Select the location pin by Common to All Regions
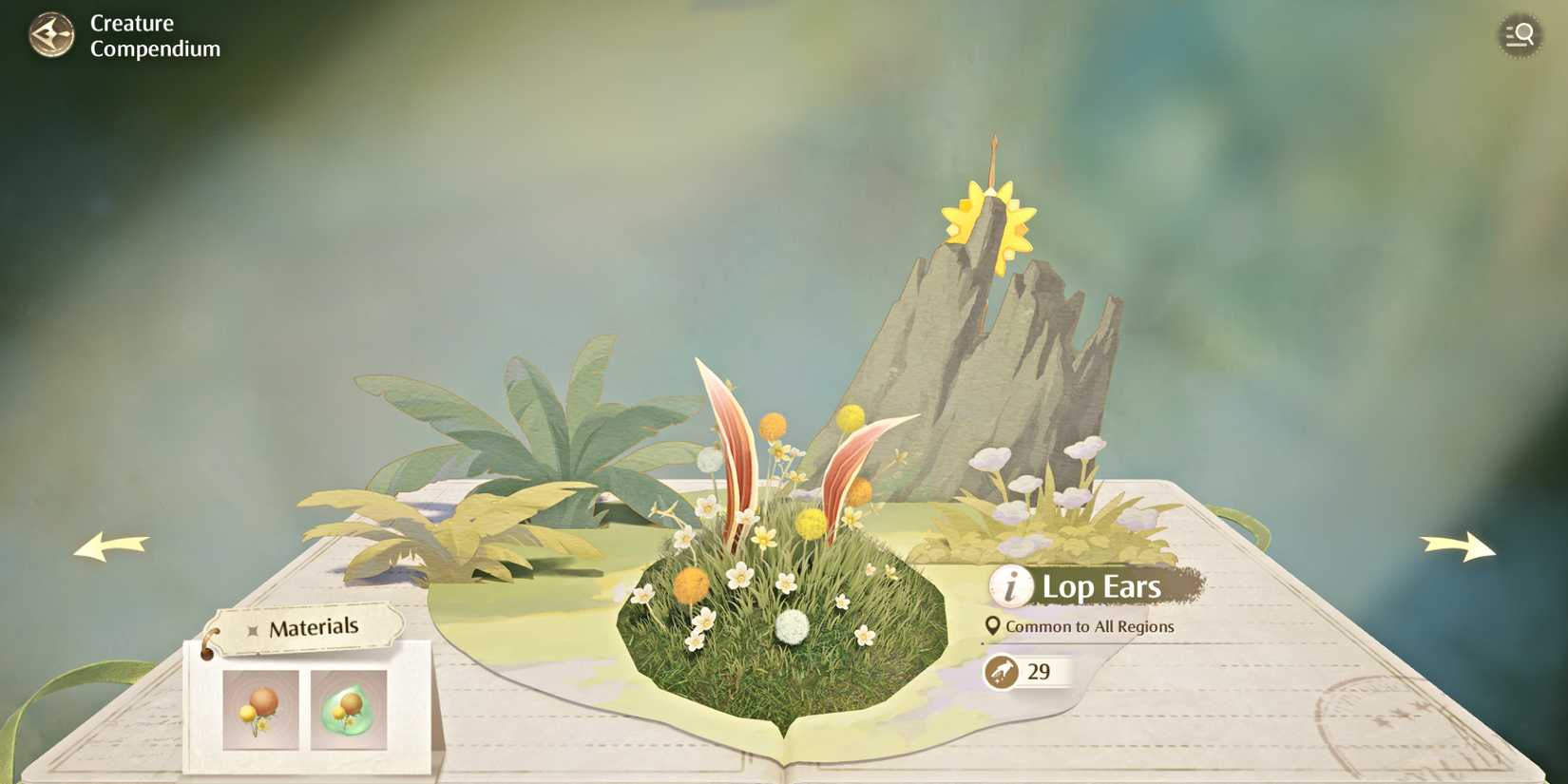 click(993, 625)
